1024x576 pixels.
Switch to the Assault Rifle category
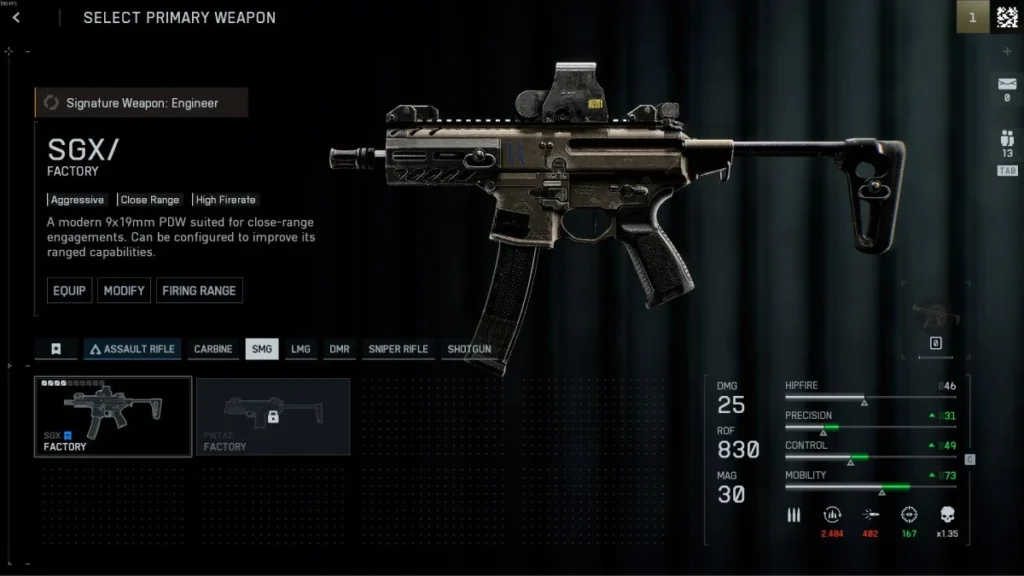[132, 349]
